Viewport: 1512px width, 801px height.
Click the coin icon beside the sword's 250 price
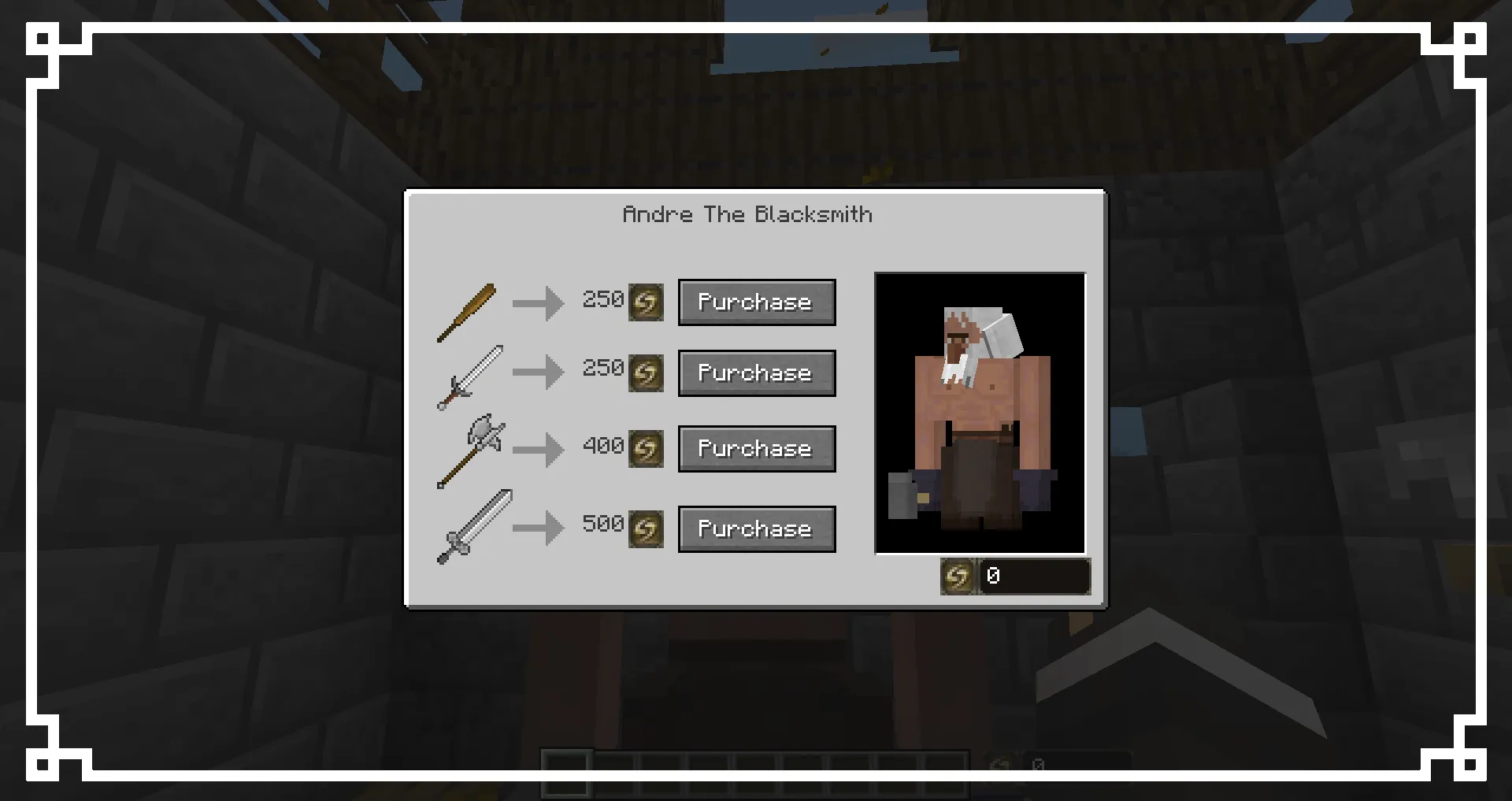pyautogui.click(x=646, y=373)
